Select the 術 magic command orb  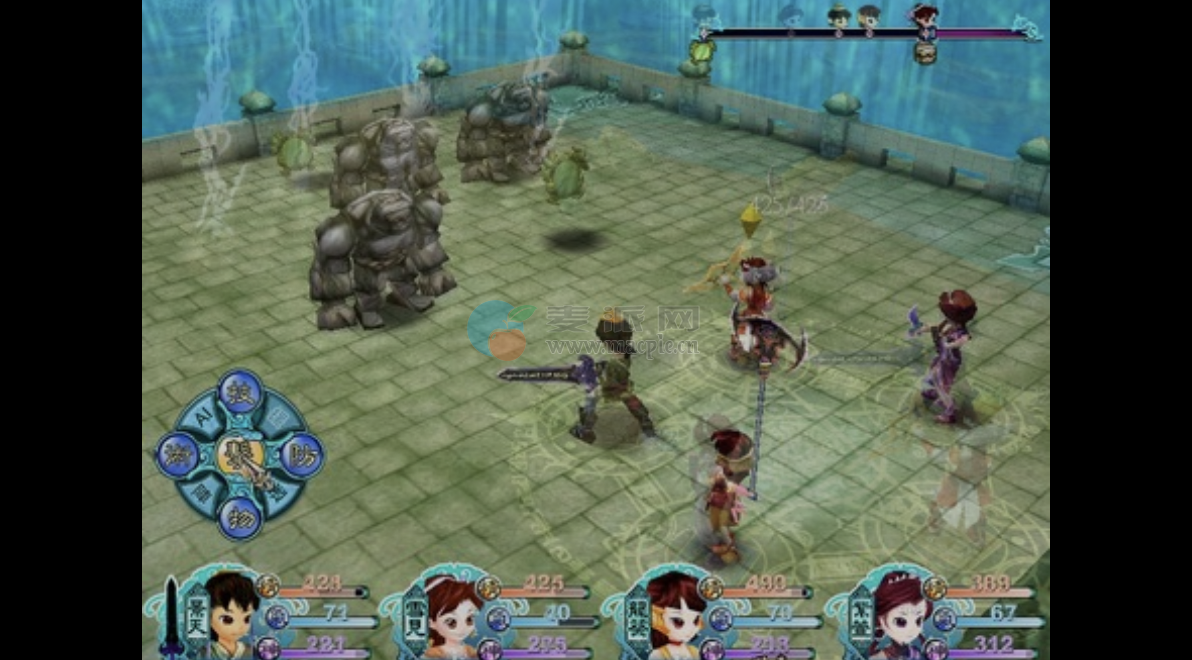click(178, 455)
